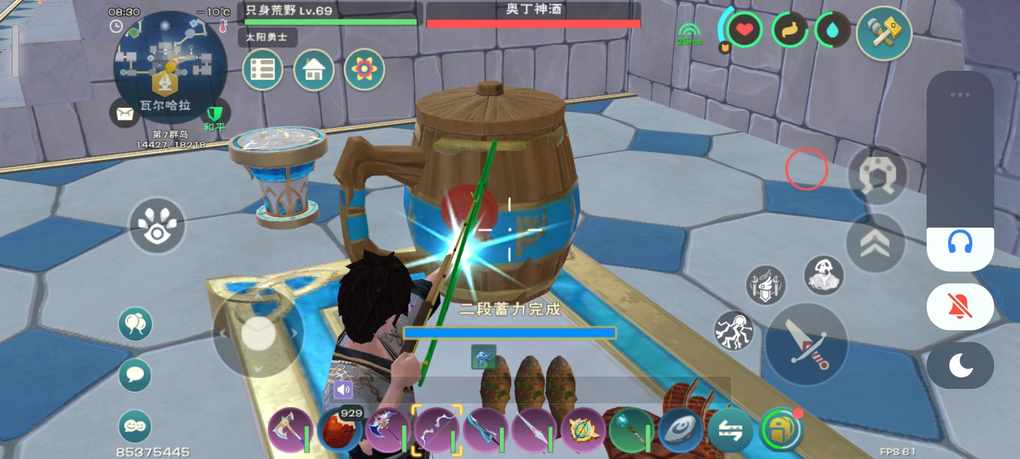
Task: Tap the swap arrows hotbar button
Action: click(730, 430)
